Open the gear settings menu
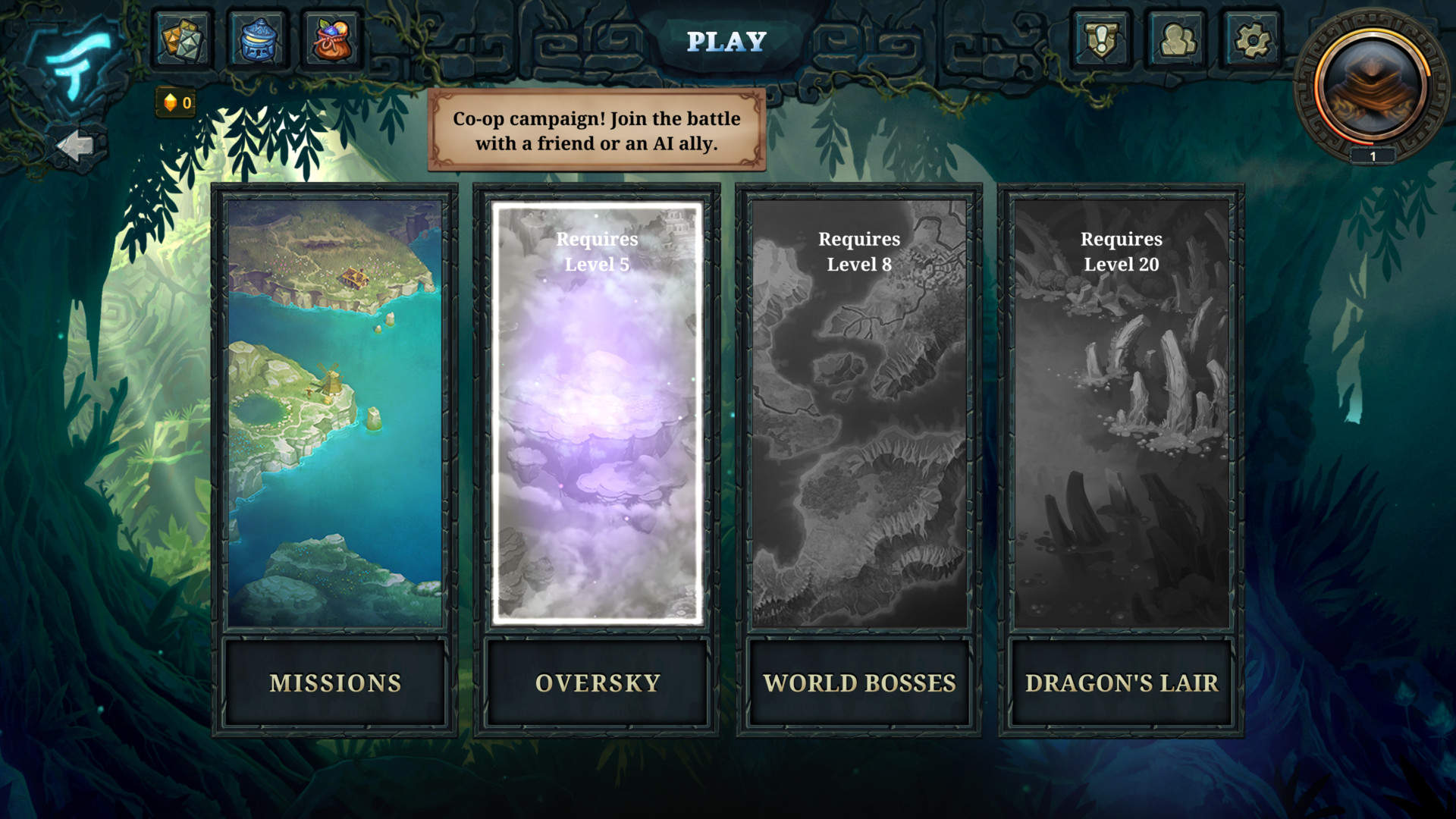 (x=1251, y=40)
